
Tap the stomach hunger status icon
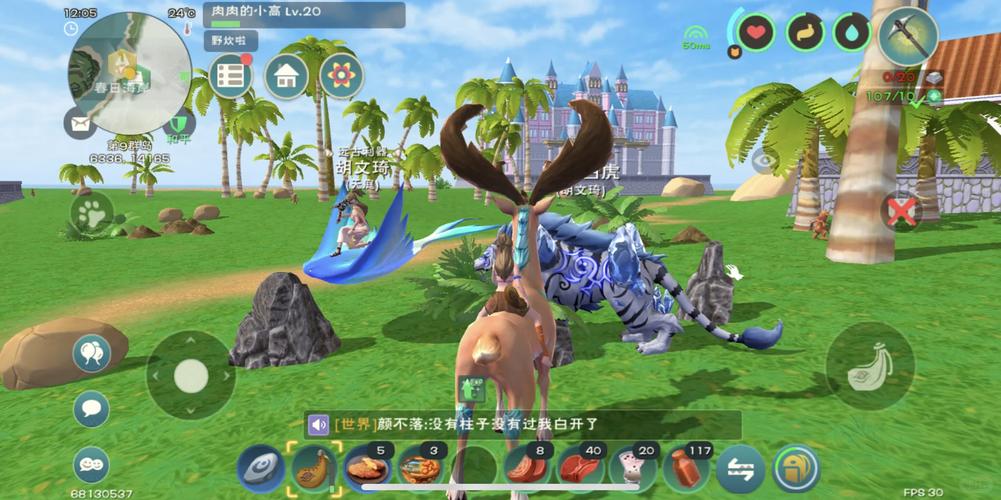click(x=804, y=33)
